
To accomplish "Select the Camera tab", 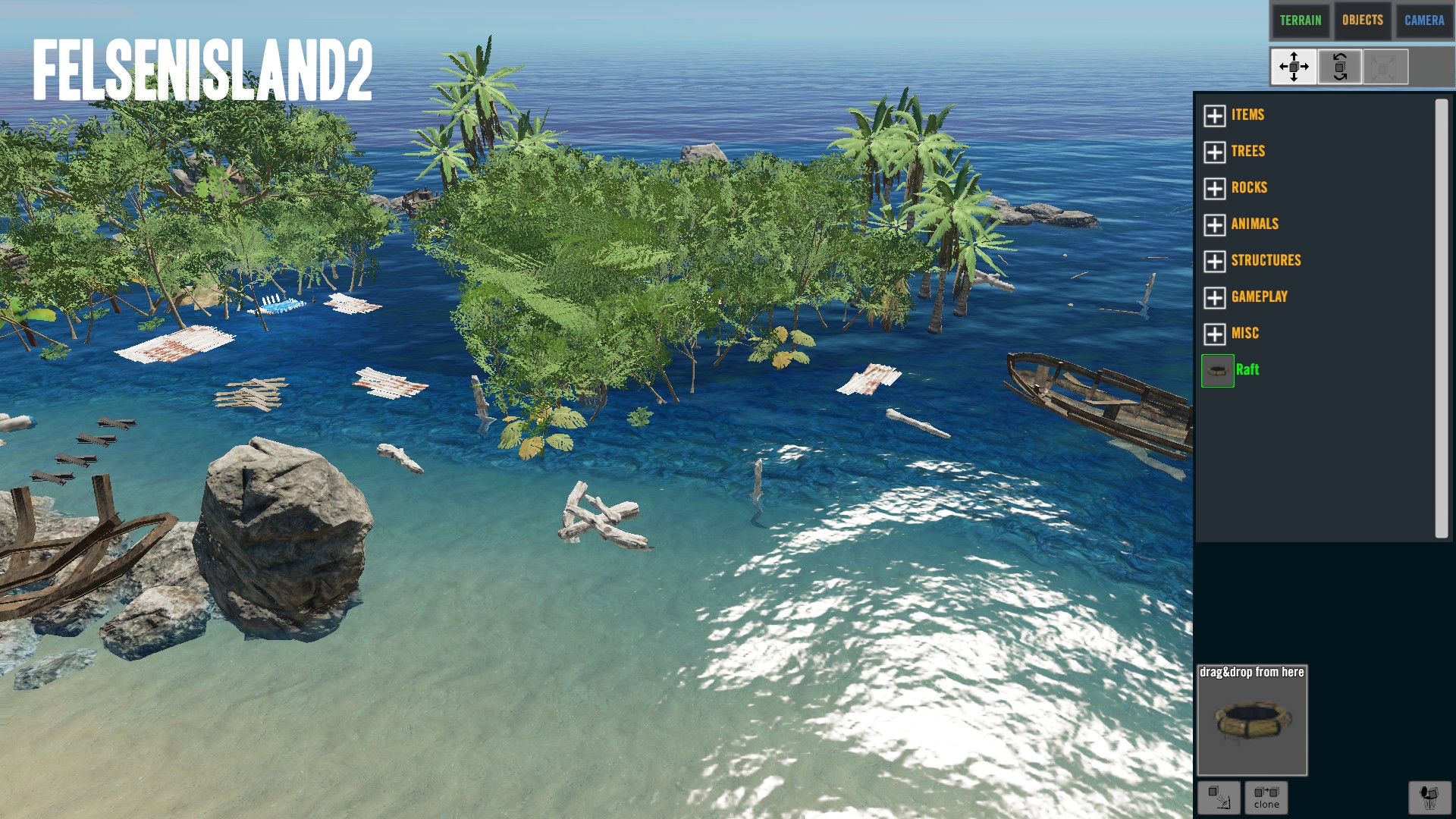I will 1423,20.
